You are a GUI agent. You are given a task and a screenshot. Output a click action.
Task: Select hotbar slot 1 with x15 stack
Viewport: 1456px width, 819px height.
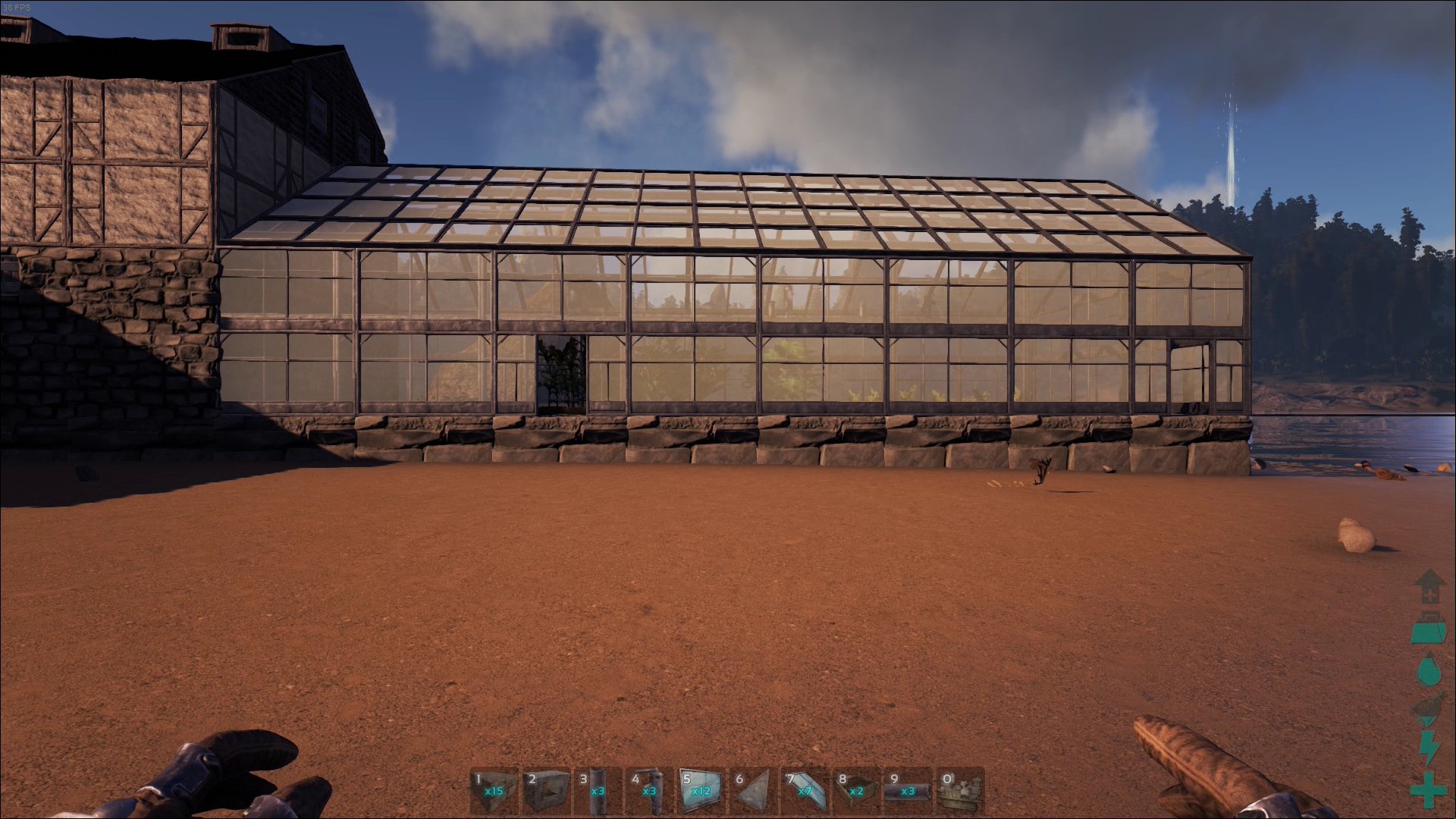494,791
